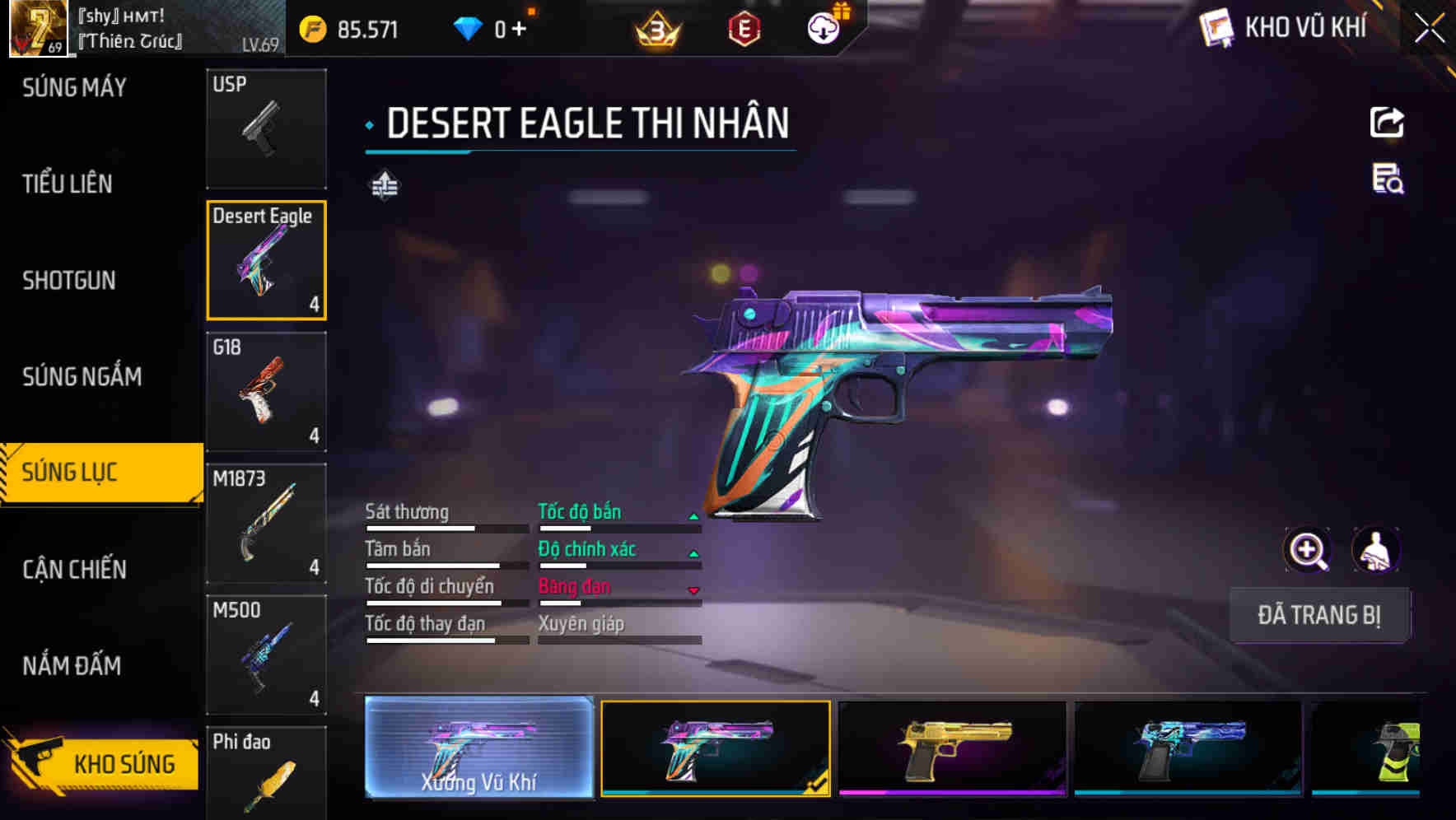Image resolution: width=1456 pixels, height=820 pixels.
Task: Zoom in on weapon with magnifier icon
Action: [x=1308, y=550]
